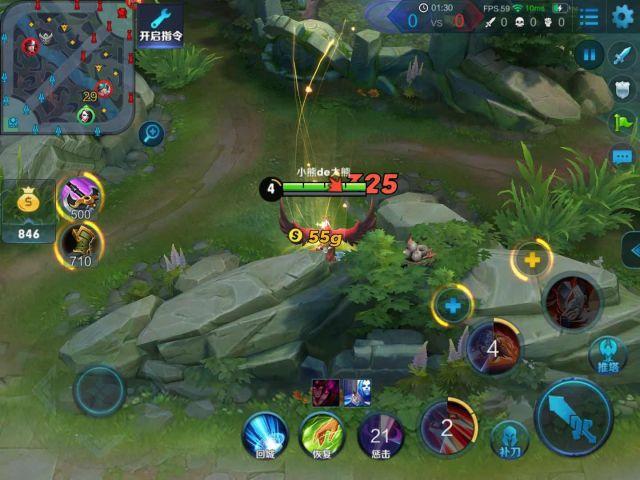640x480 pixels.
Task: Open the settings gear menu
Action: point(623,16)
